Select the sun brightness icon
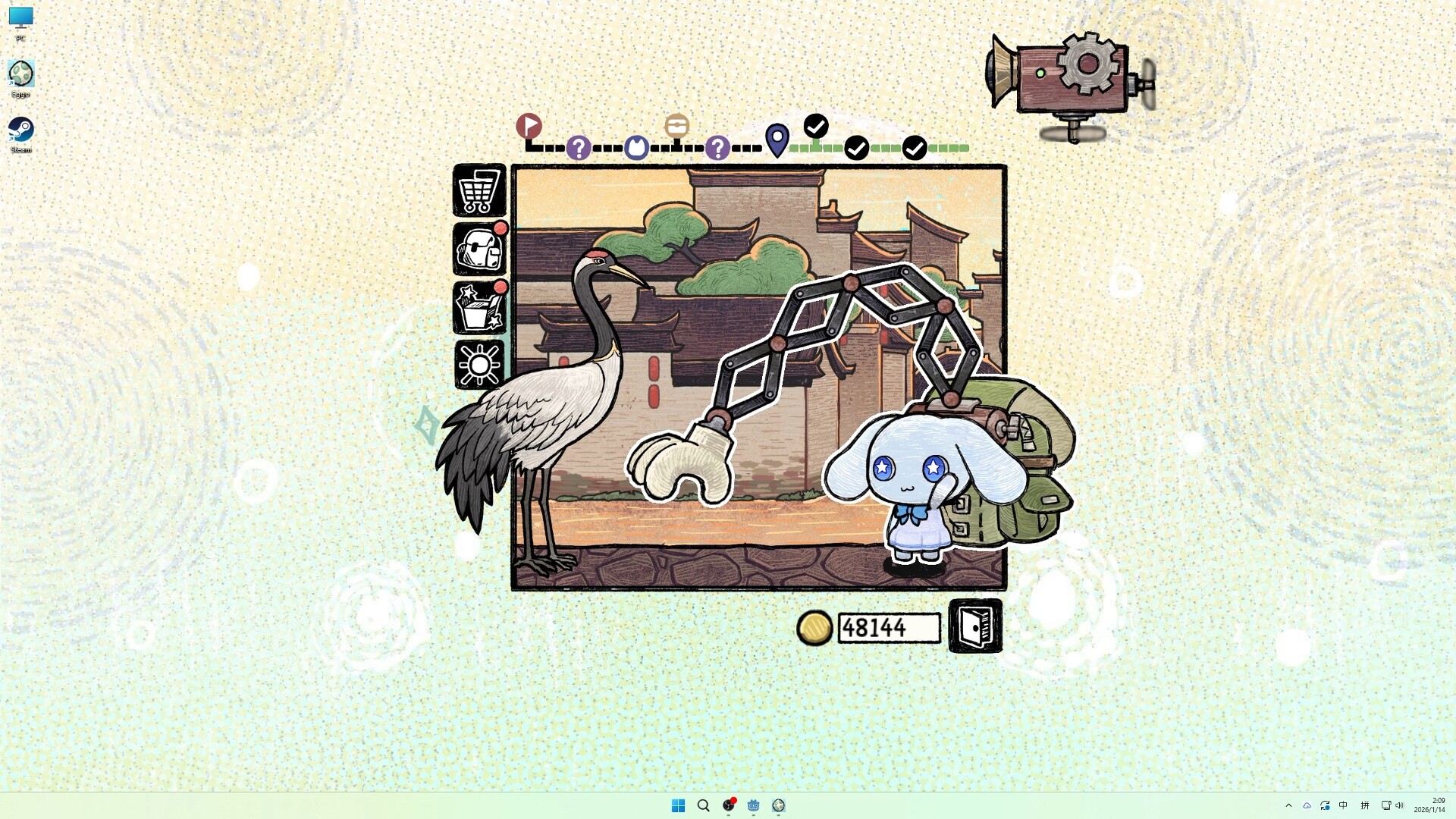 click(x=479, y=364)
